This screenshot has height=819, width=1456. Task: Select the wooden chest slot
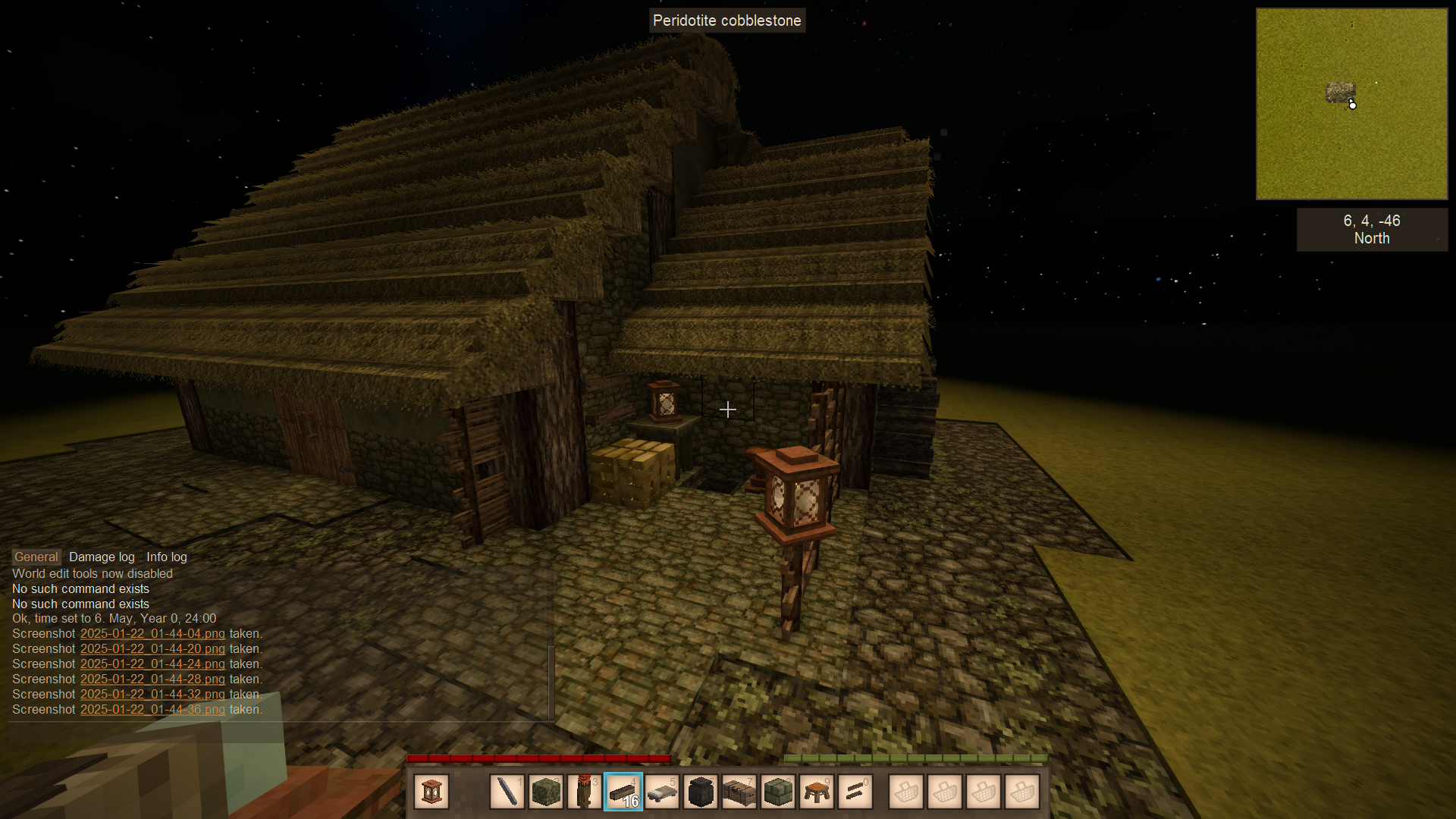pos(739,792)
